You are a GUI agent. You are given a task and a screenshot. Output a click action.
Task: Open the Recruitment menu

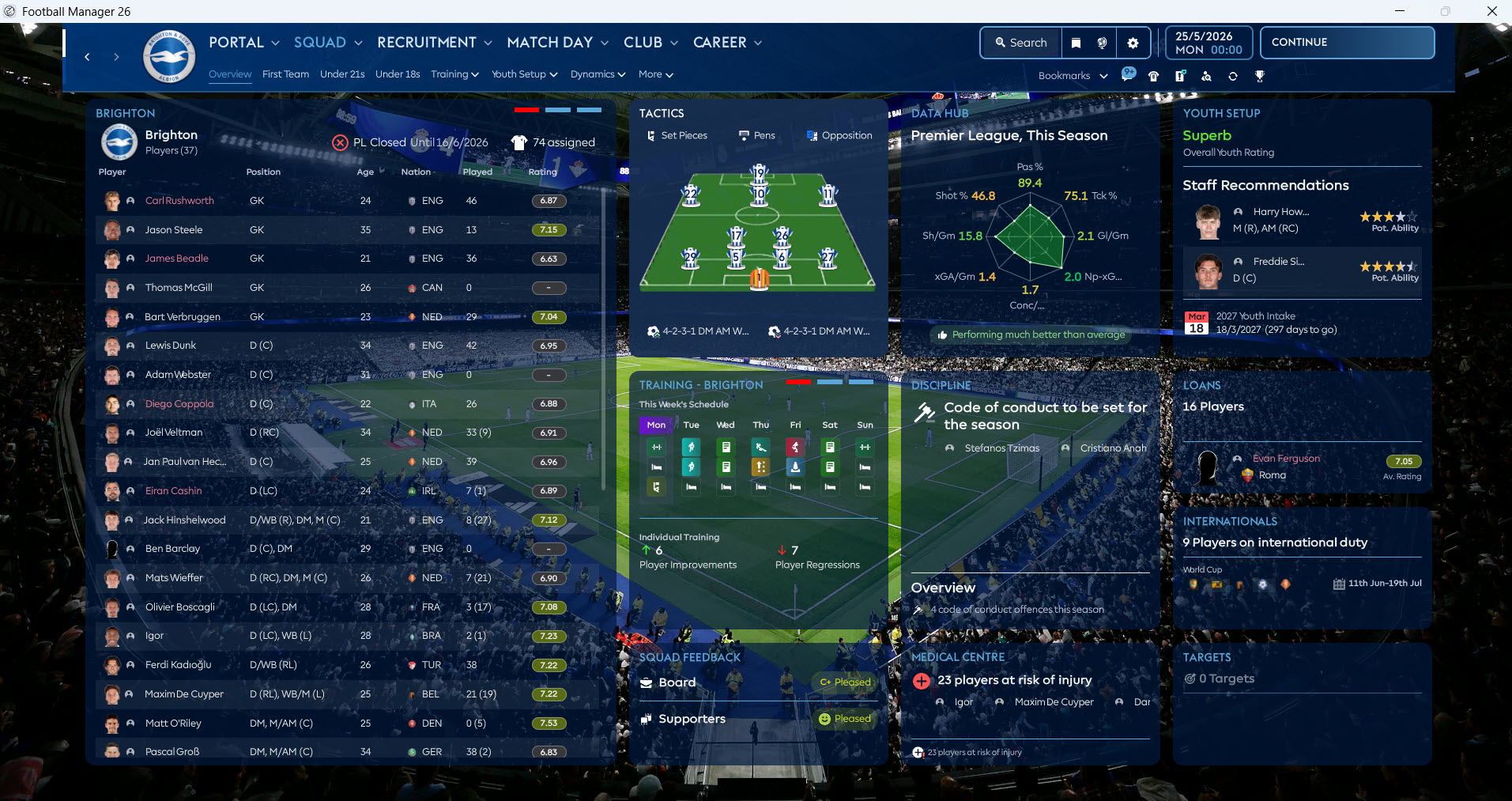[x=434, y=43]
